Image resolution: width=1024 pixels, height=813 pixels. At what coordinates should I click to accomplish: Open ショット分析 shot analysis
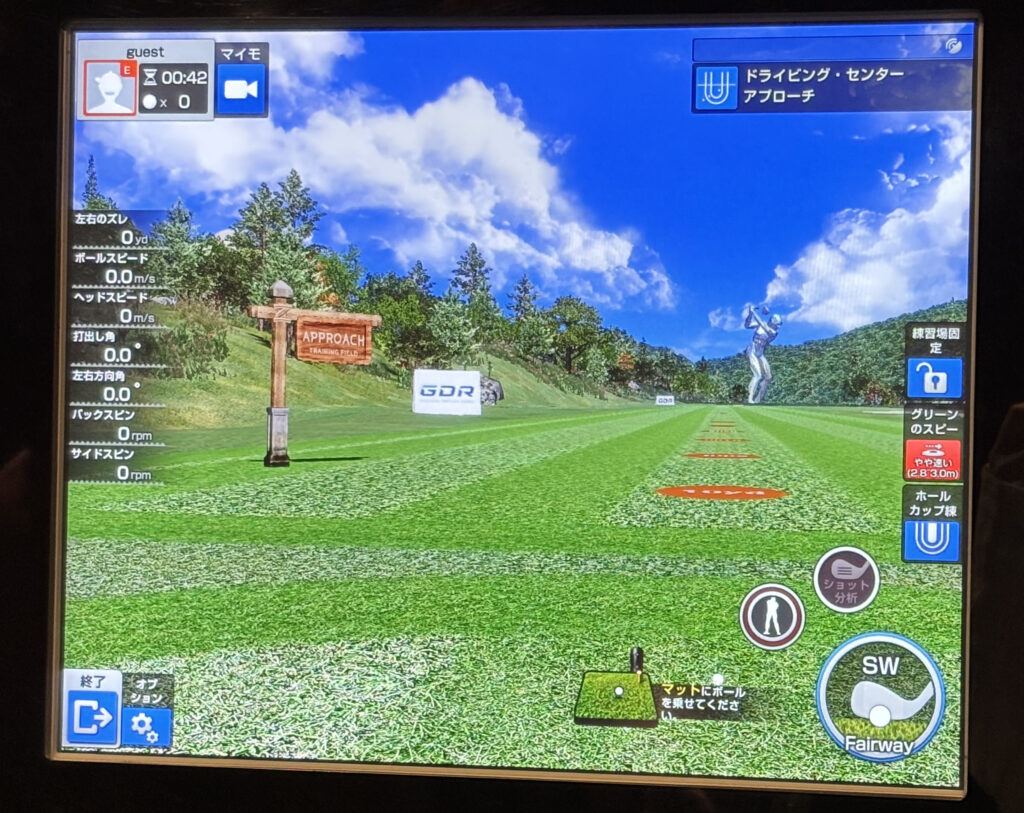(x=846, y=579)
